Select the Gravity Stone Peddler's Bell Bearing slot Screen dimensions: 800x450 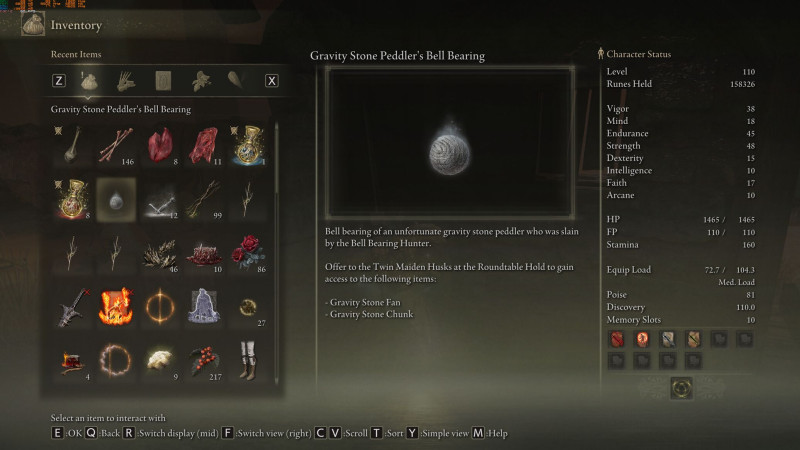[x=118, y=199]
